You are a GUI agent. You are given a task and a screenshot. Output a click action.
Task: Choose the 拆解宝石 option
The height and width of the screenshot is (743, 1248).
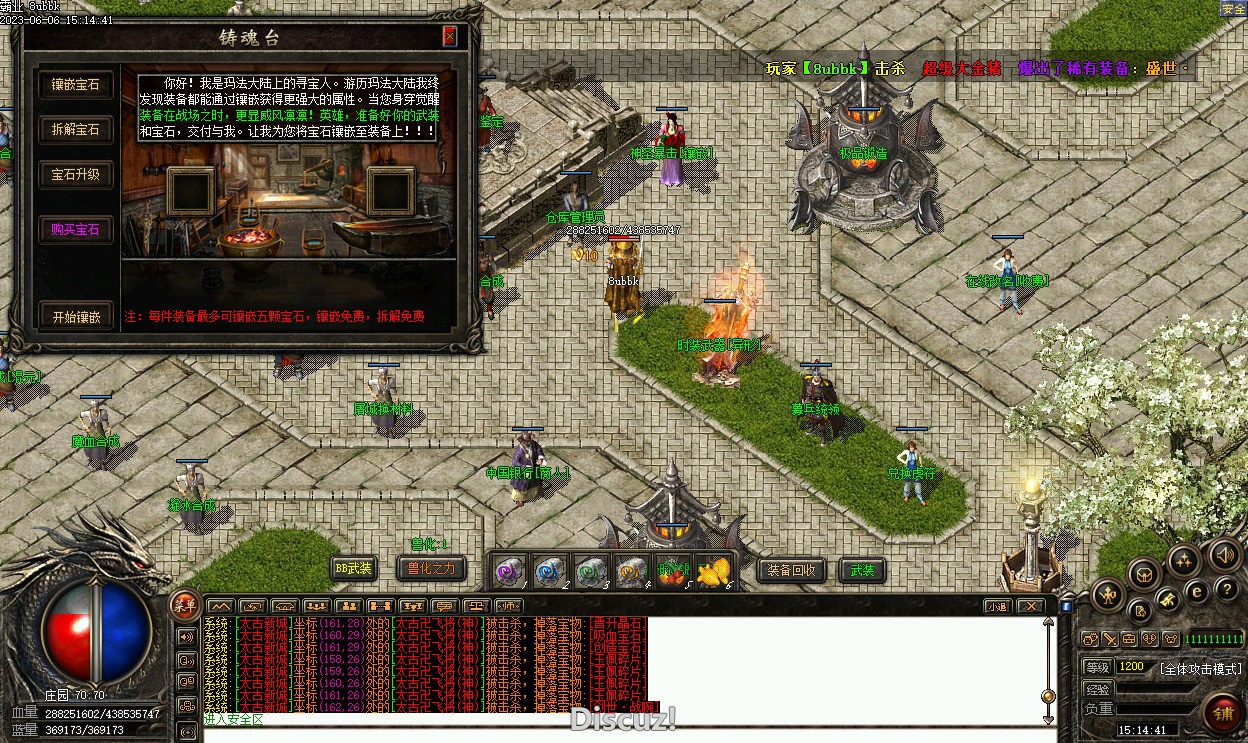point(76,129)
